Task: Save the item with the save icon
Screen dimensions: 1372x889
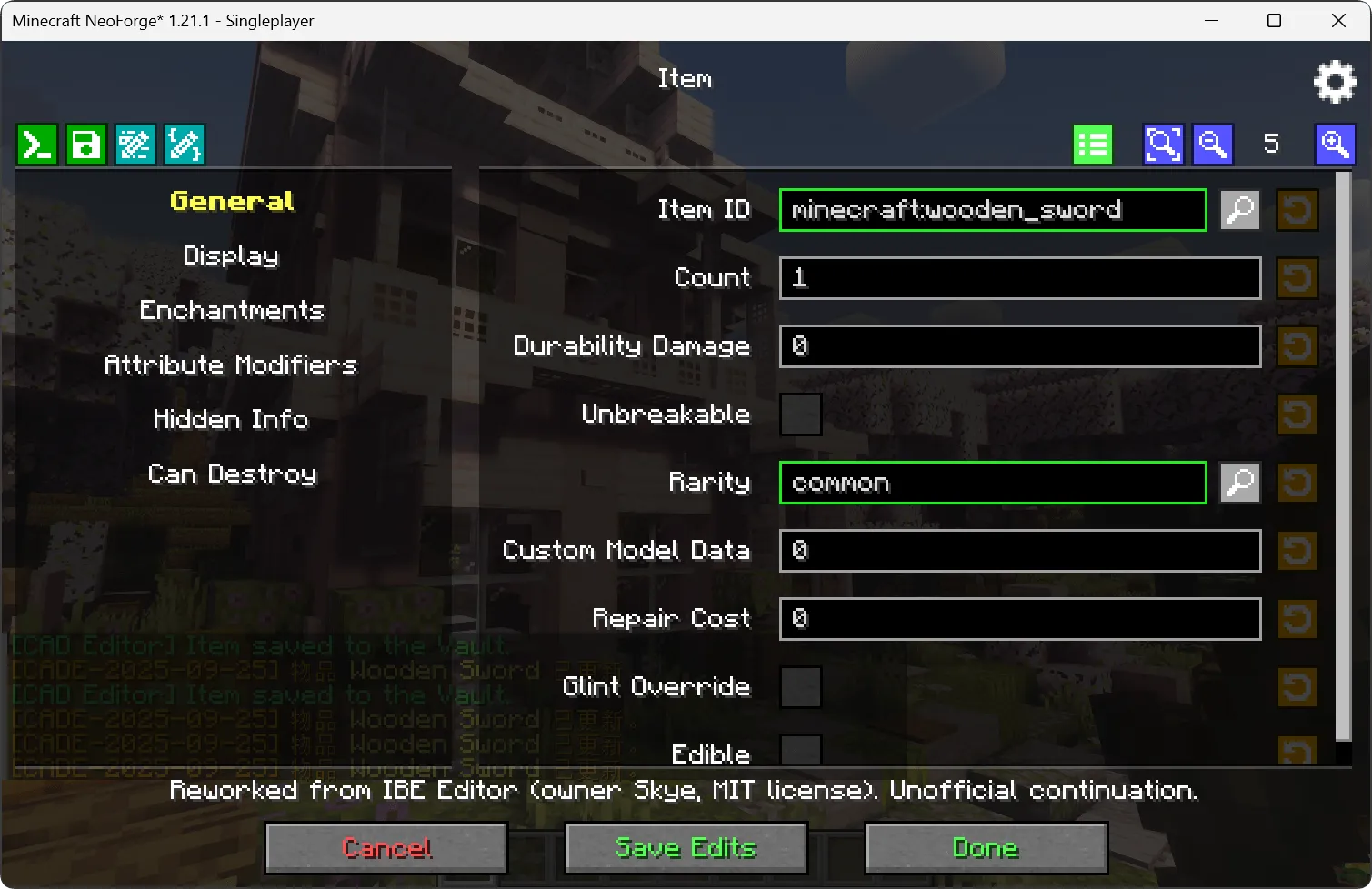Action: coord(86,144)
